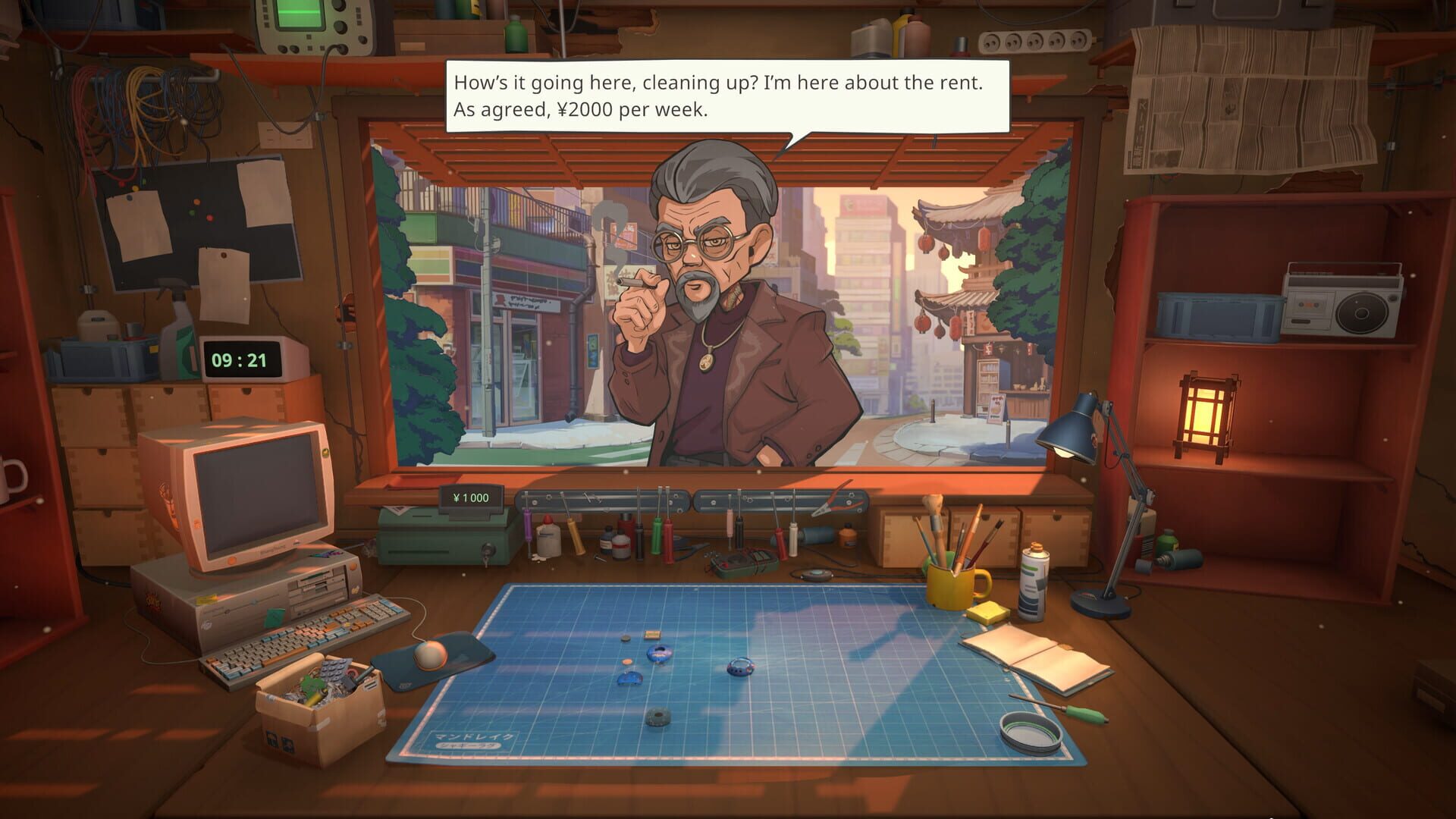This screenshot has width=1456, height=819.
Task: Select a screwdriver from the tool rack
Action: pyautogui.click(x=657, y=535)
